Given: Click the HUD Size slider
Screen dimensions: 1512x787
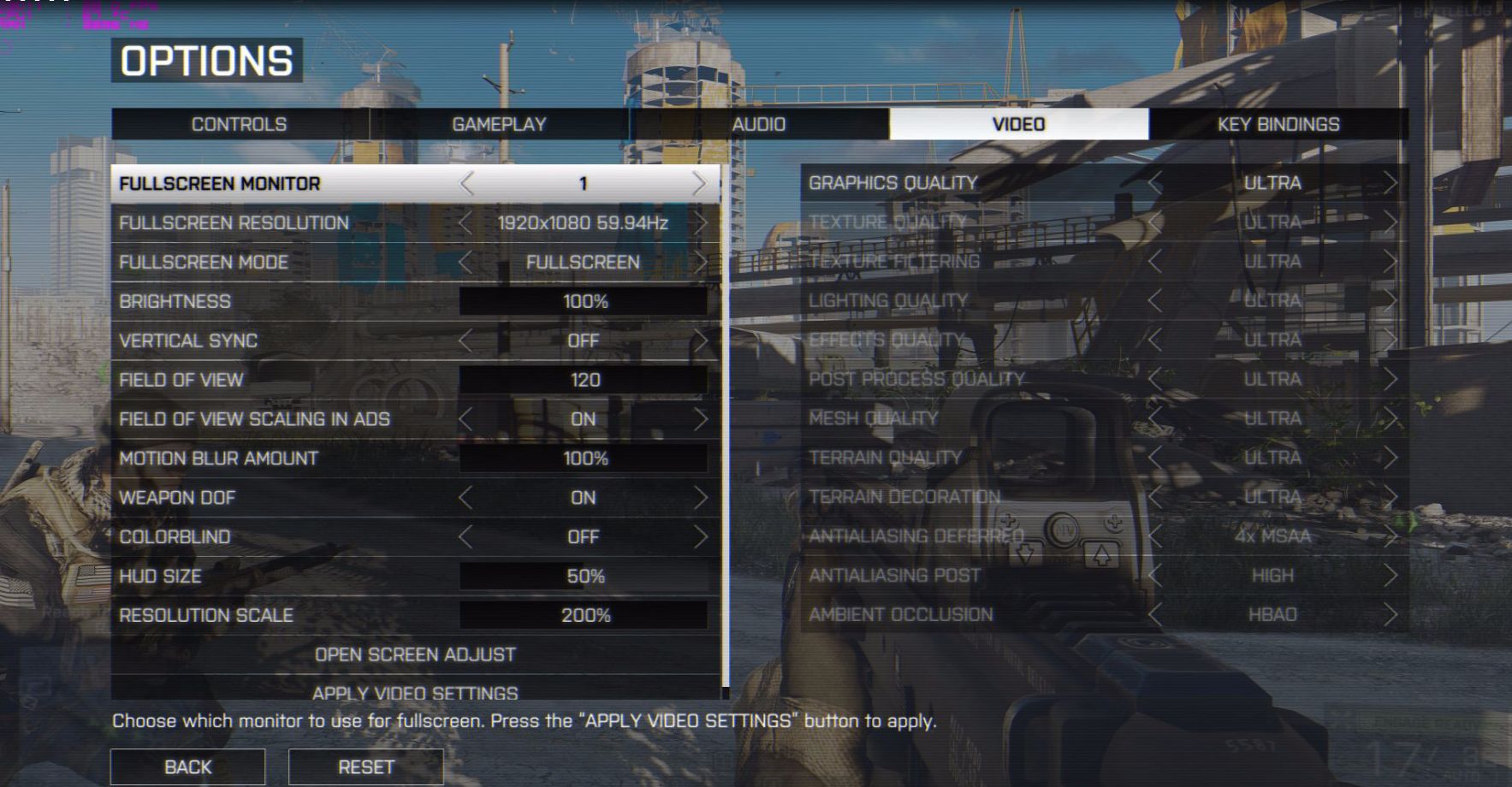Looking at the screenshot, I should pyautogui.click(x=584, y=577).
